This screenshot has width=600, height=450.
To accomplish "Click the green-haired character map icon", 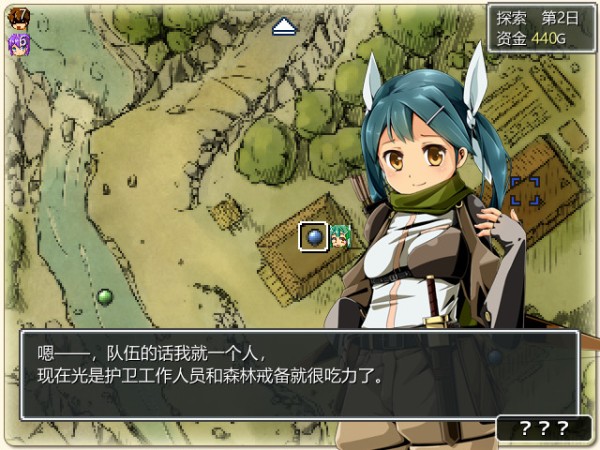I will coord(340,237).
